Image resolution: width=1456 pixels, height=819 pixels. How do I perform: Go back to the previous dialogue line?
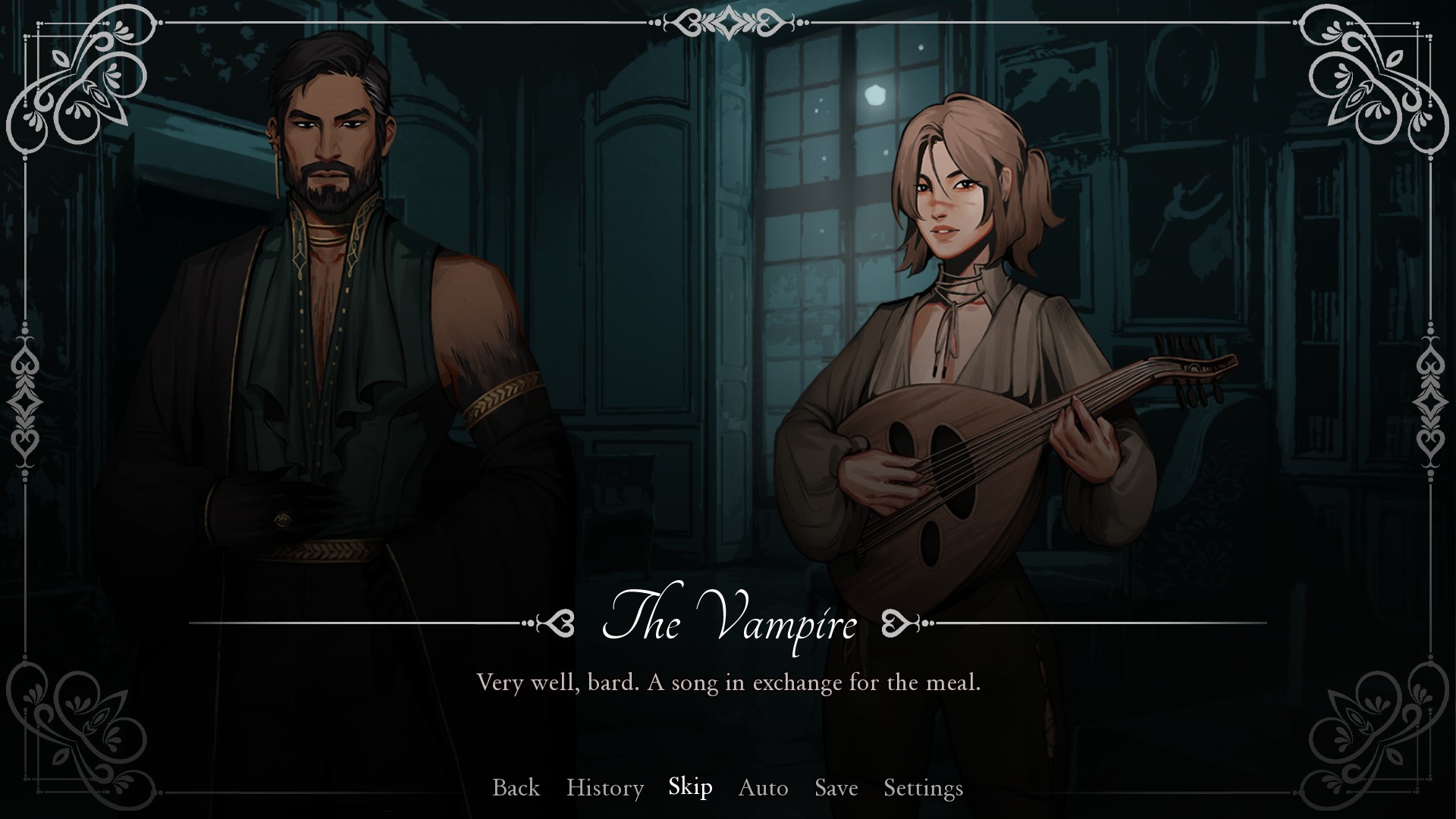pyautogui.click(x=516, y=788)
